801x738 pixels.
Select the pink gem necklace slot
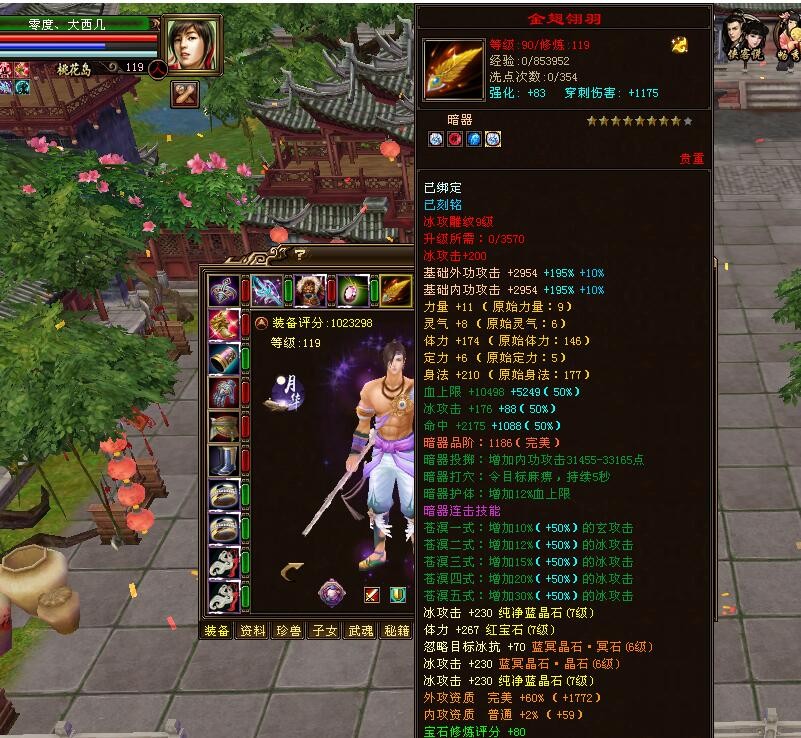pyautogui.click(x=353, y=291)
